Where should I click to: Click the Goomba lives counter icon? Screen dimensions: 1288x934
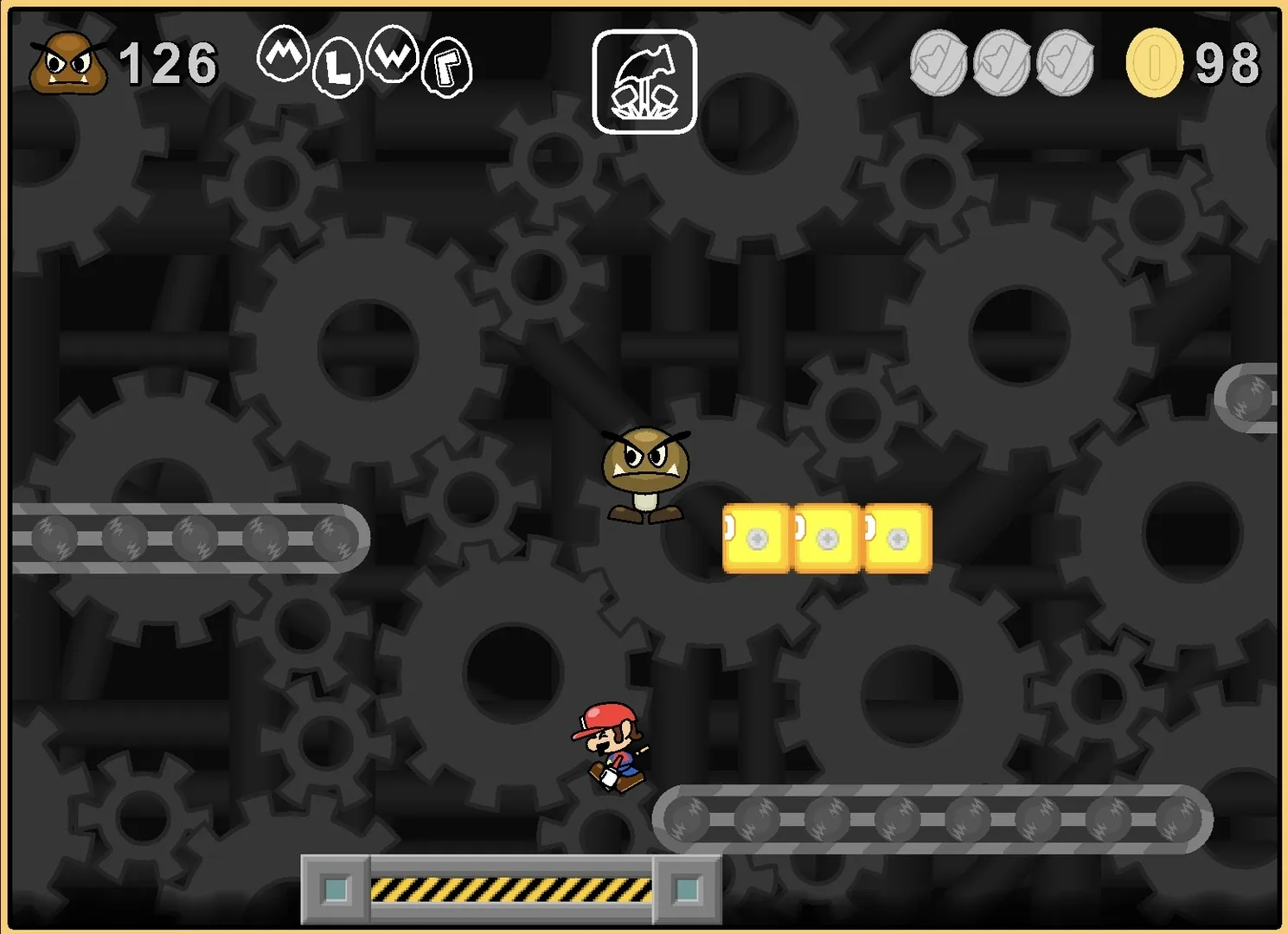point(69,63)
